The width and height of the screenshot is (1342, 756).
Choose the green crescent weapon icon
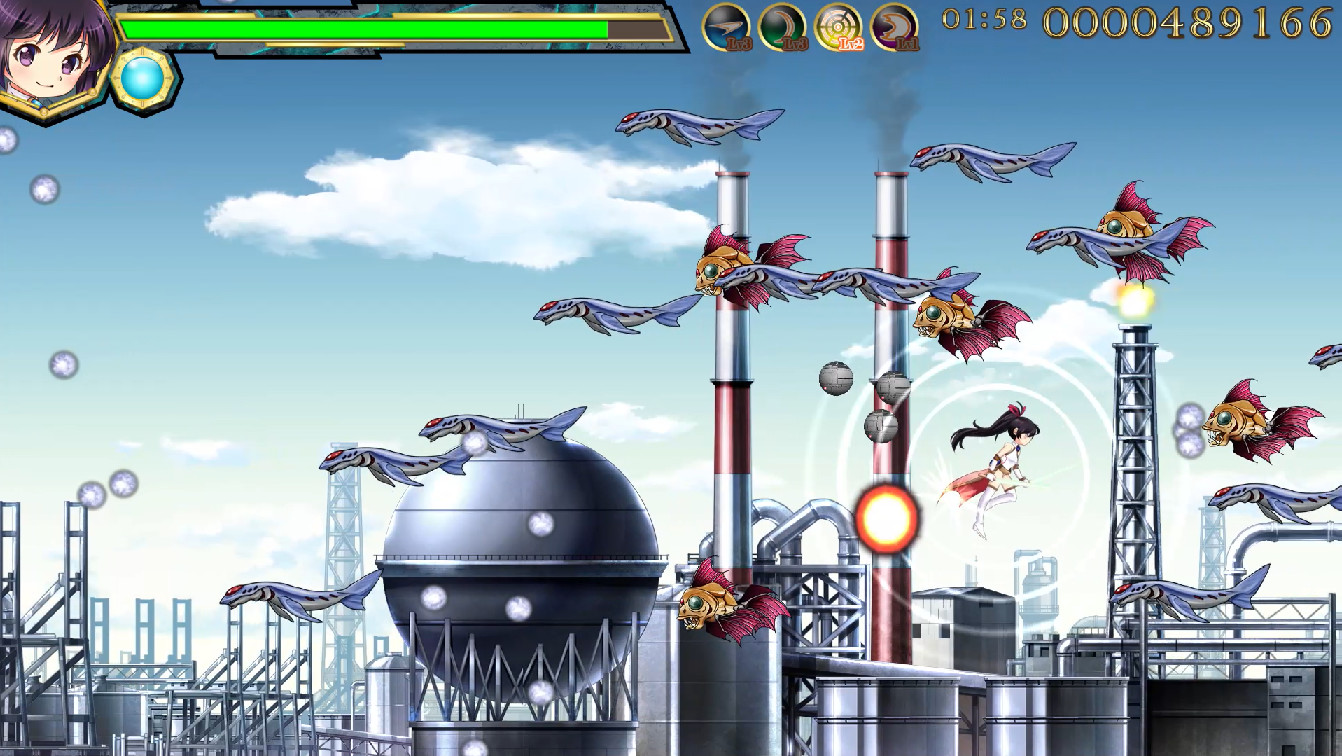tap(782, 27)
